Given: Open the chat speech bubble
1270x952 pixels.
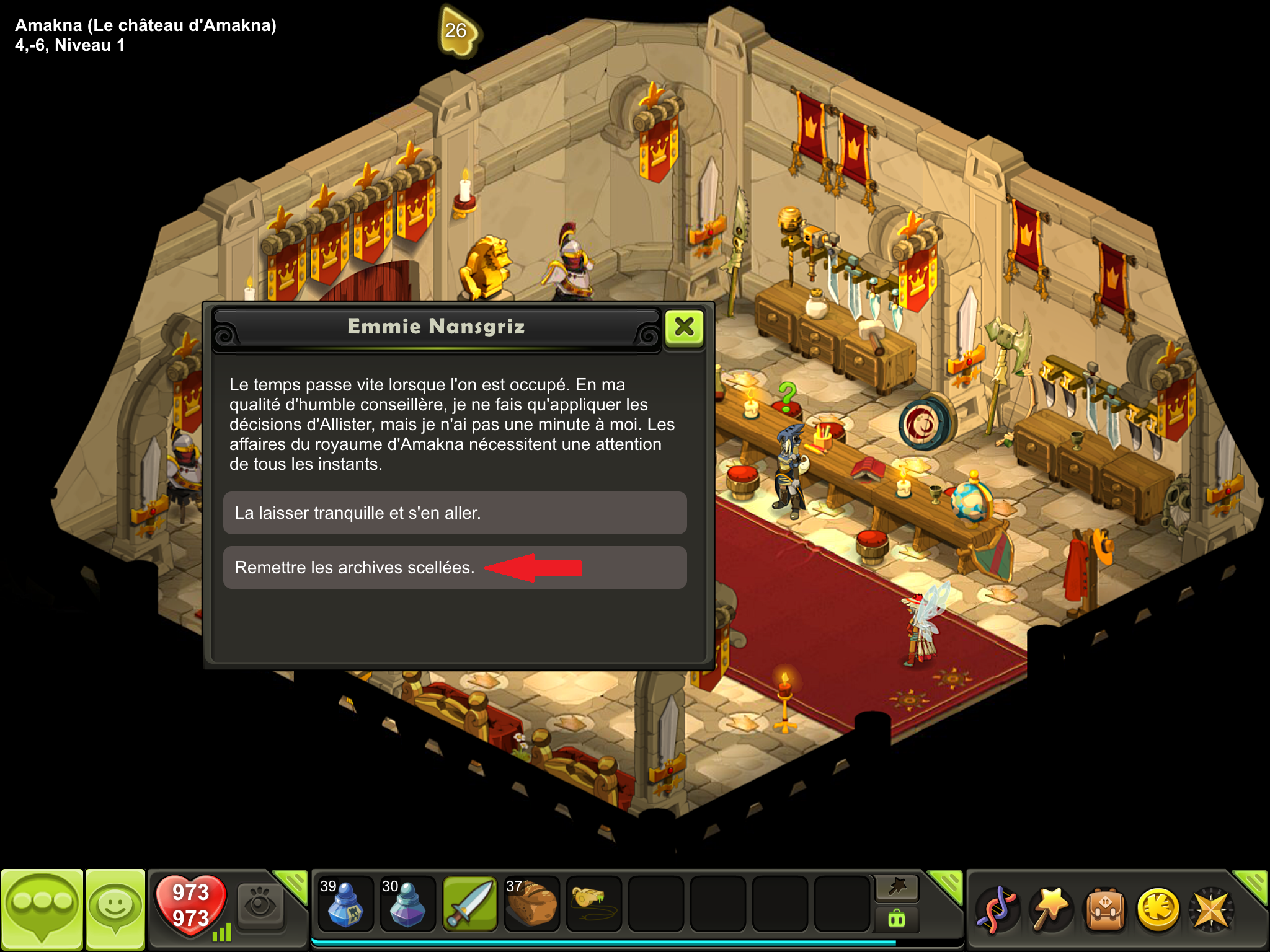Looking at the screenshot, I should (x=42, y=908).
